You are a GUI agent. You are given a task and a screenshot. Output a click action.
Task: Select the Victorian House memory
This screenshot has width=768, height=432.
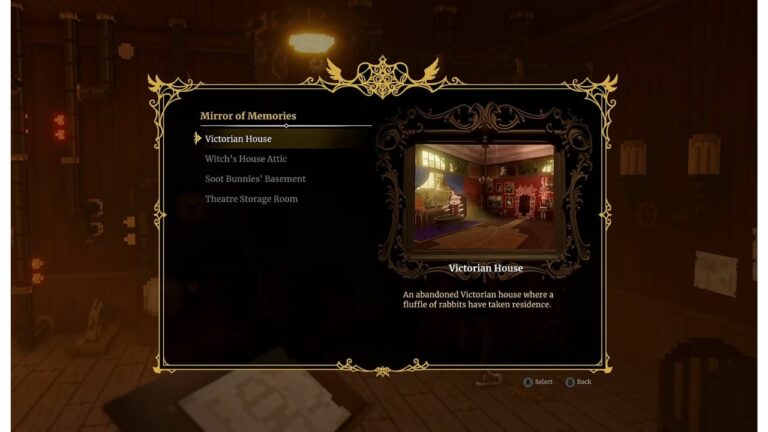click(x=238, y=139)
